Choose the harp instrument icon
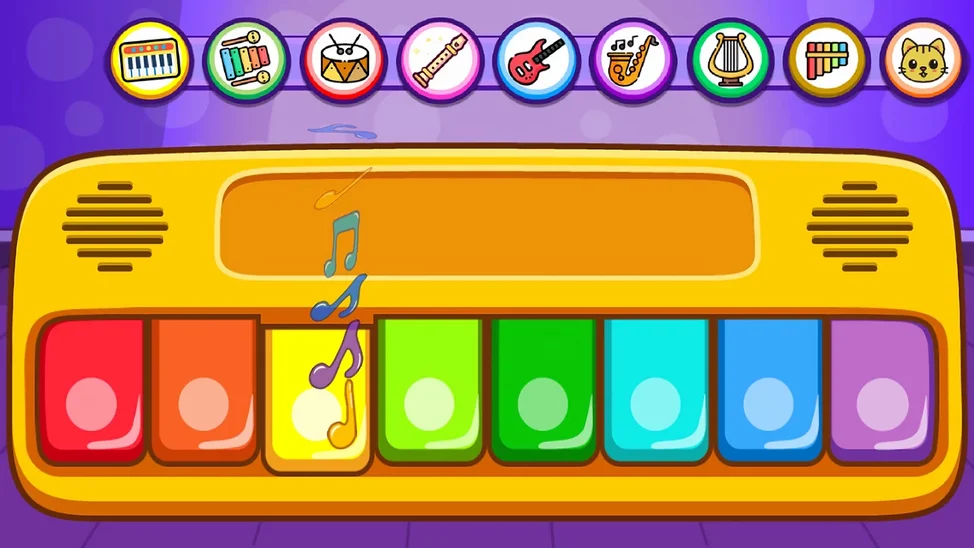Viewport: 974px width, 548px height. 730,60
